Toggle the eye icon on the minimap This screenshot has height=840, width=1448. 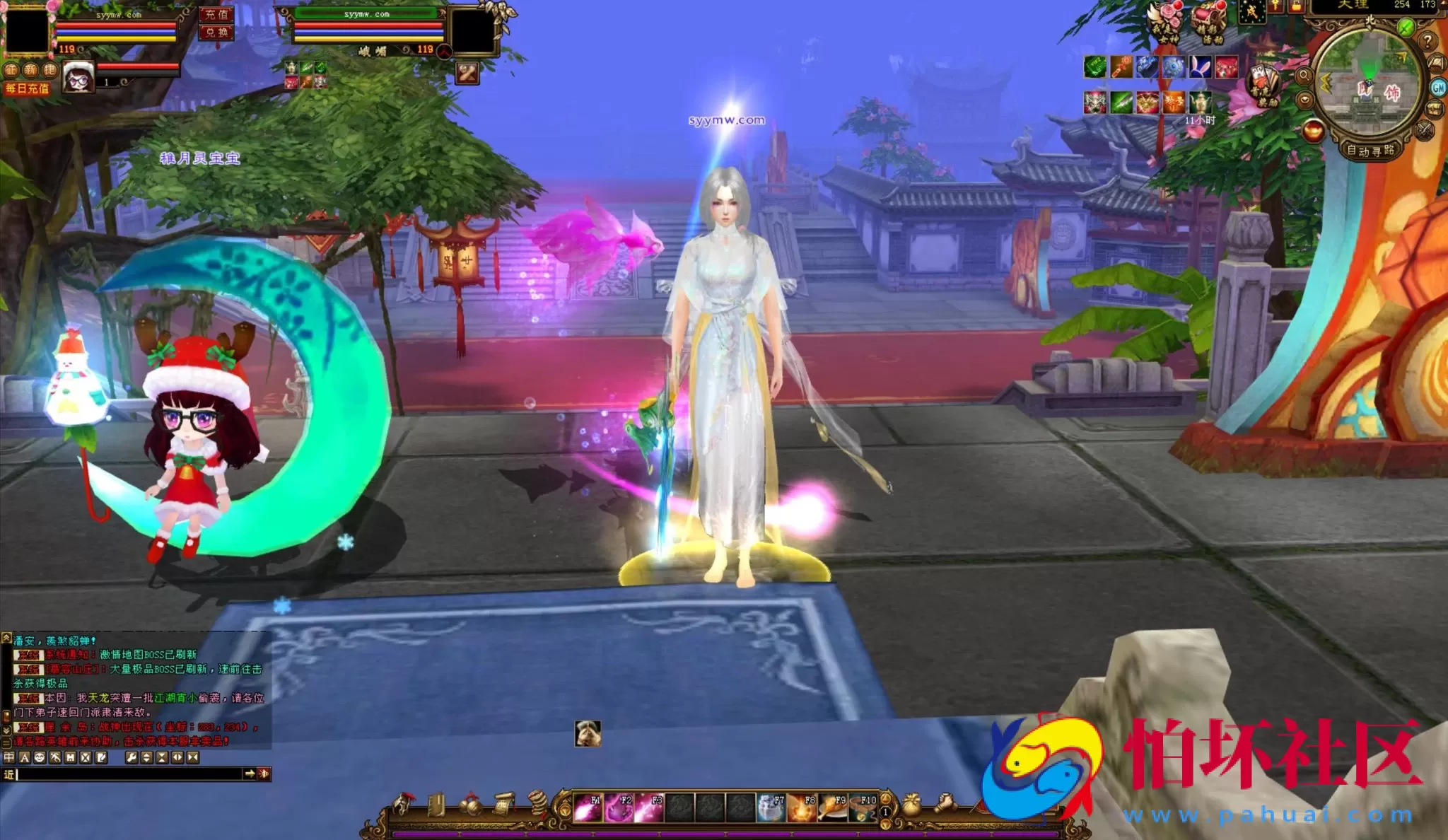pyautogui.click(x=1305, y=102)
